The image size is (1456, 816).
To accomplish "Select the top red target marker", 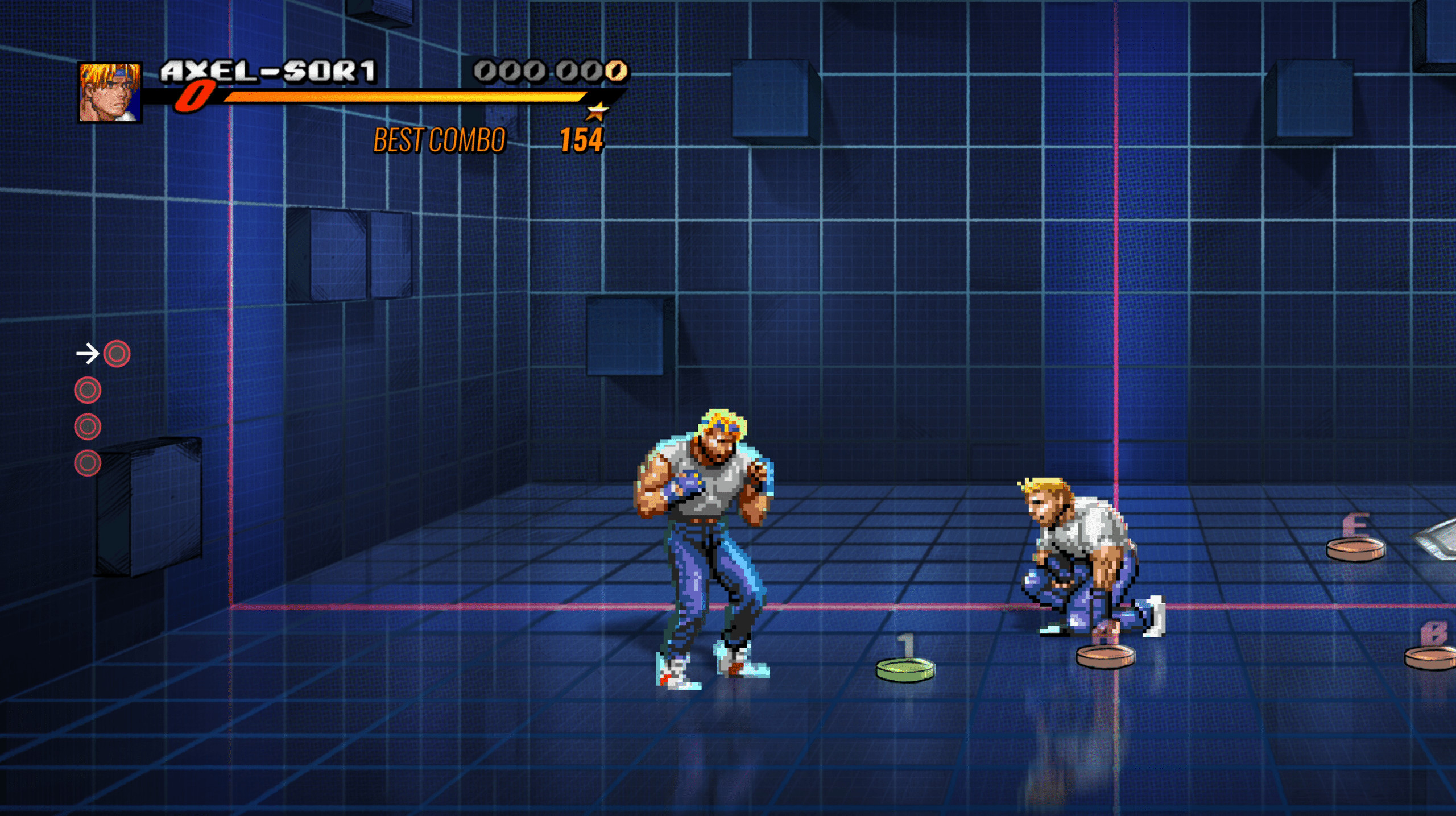I will pyautogui.click(x=117, y=354).
